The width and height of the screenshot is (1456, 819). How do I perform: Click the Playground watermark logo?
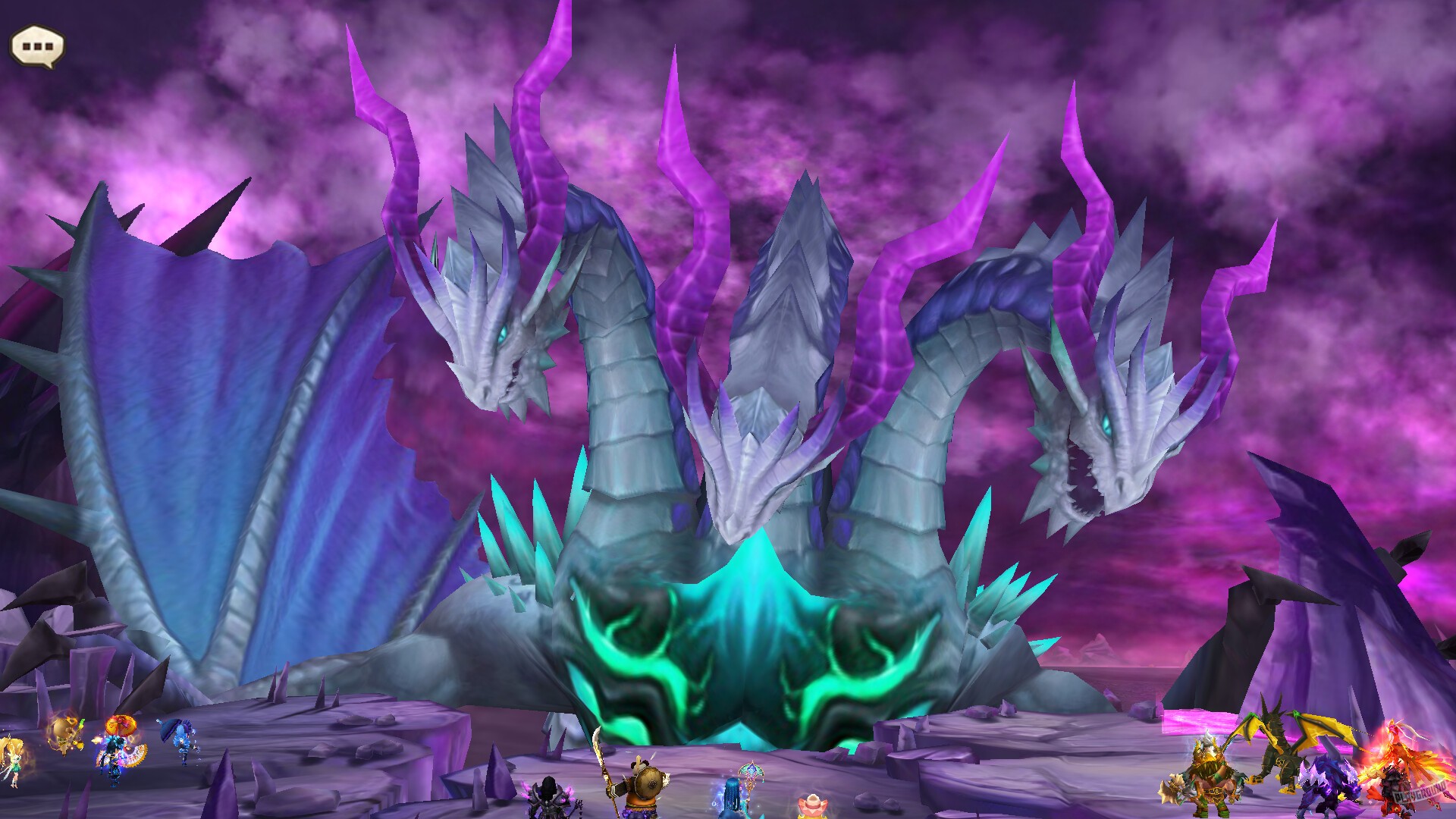point(1421,792)
